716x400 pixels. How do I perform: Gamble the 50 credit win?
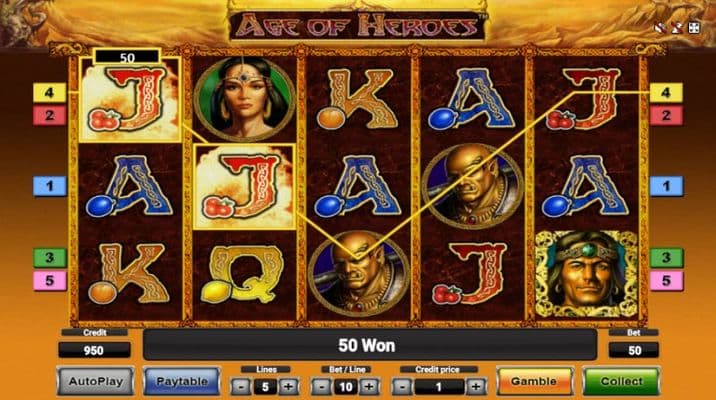tap(533, 381)
